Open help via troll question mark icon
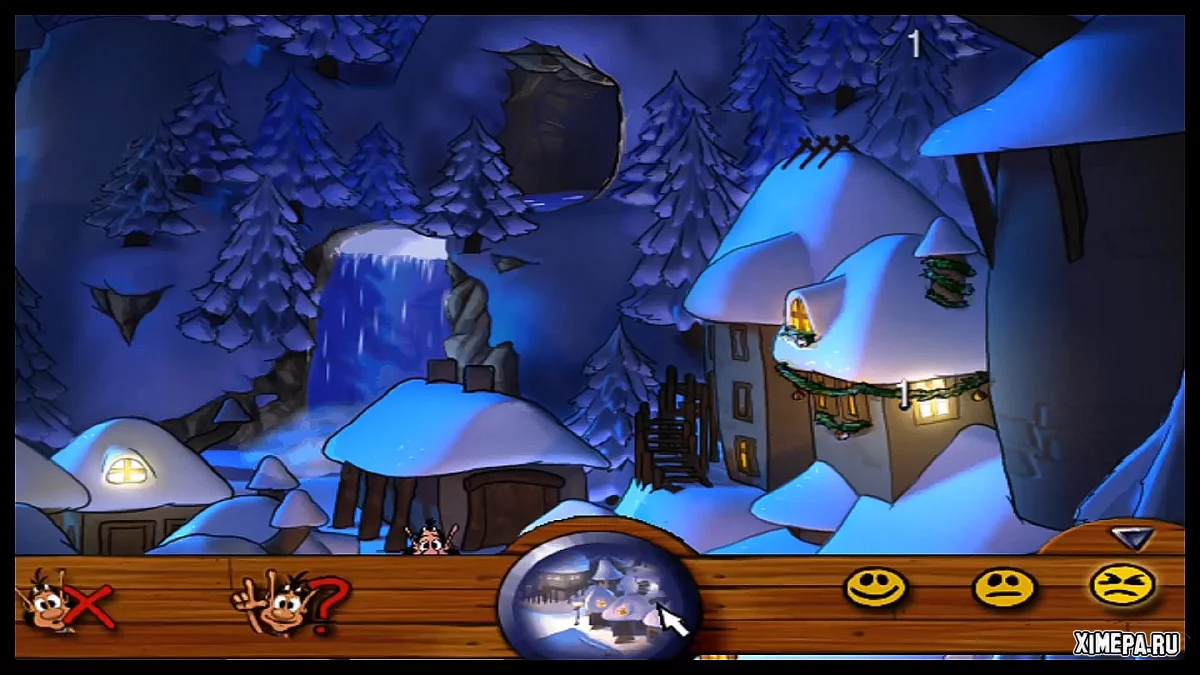 click(287, 603)
